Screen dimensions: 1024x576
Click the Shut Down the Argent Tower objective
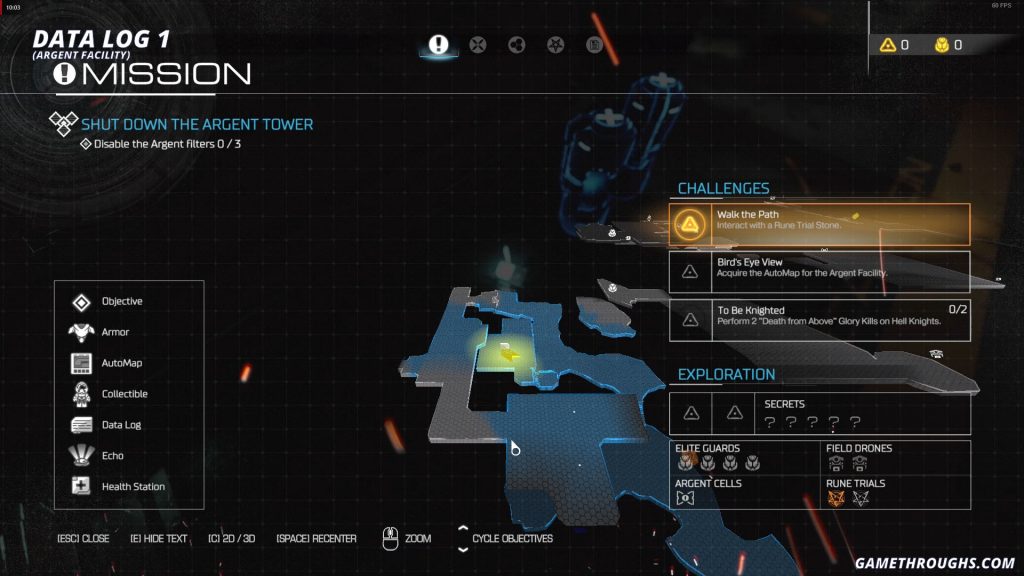(197, 124)
